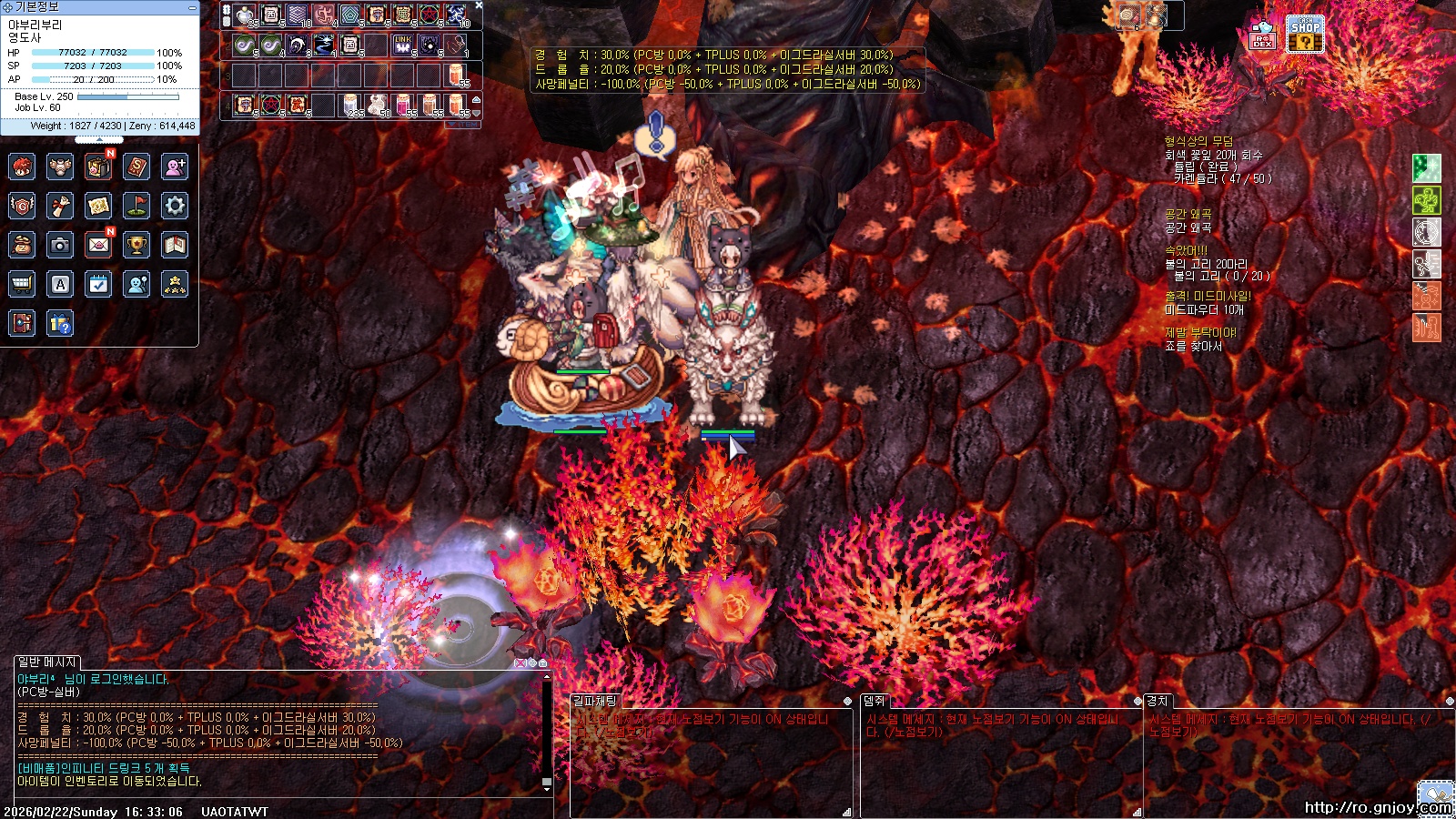Image resolution: width=1456 pixels, height=819 pixels.
Task: Open the settings gear menu
Action: click(x=175, y=206)
